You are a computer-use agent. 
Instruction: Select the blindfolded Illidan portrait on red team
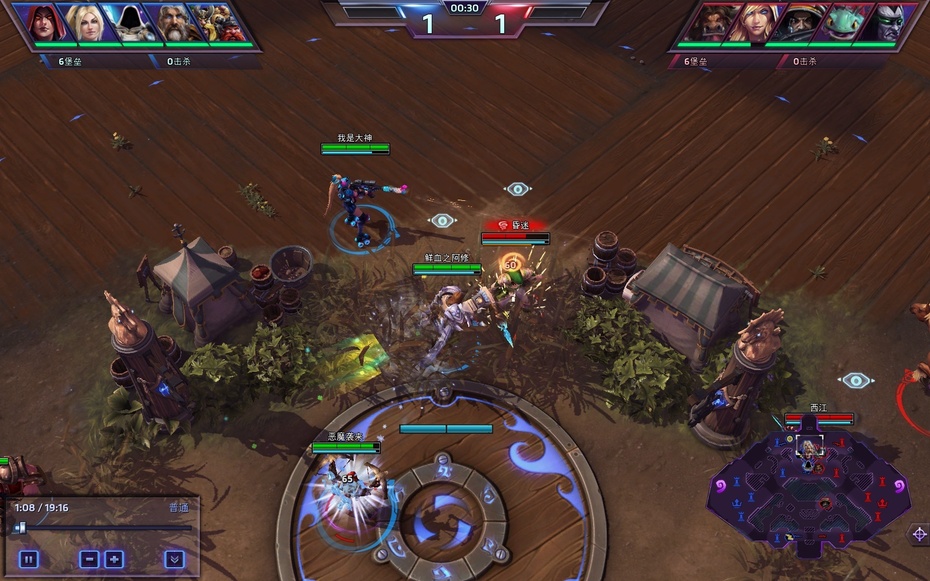(885, 23)
